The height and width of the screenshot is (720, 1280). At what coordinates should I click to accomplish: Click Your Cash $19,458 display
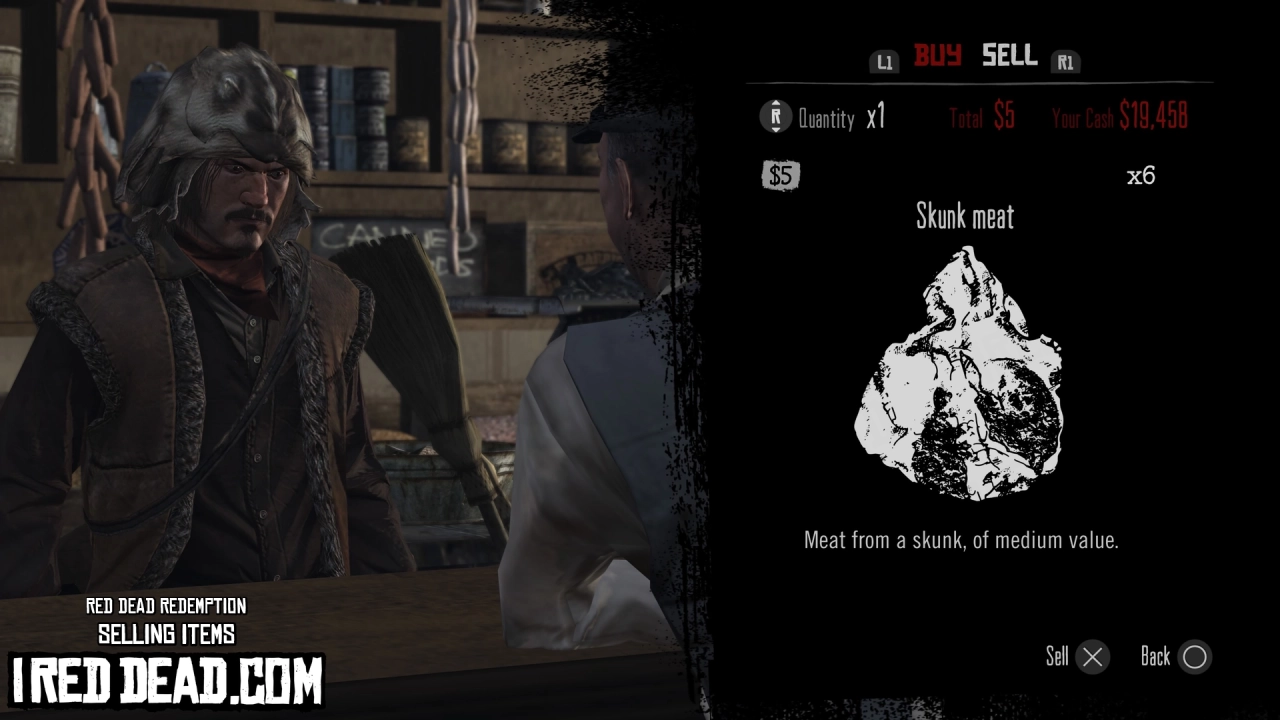[x=1121, y=116]
